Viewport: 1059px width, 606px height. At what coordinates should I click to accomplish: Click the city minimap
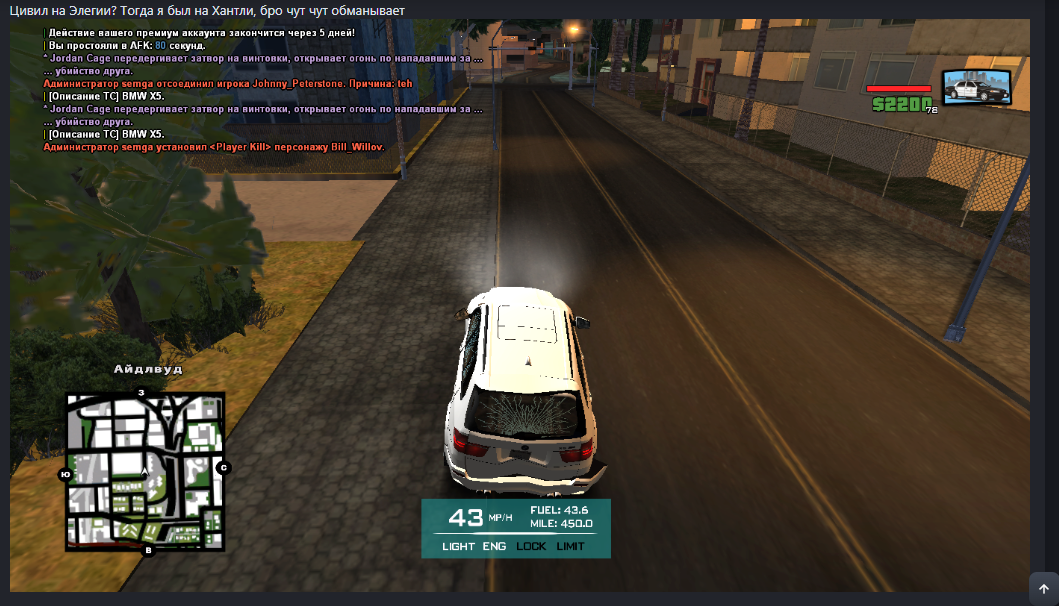pos(145,471)
